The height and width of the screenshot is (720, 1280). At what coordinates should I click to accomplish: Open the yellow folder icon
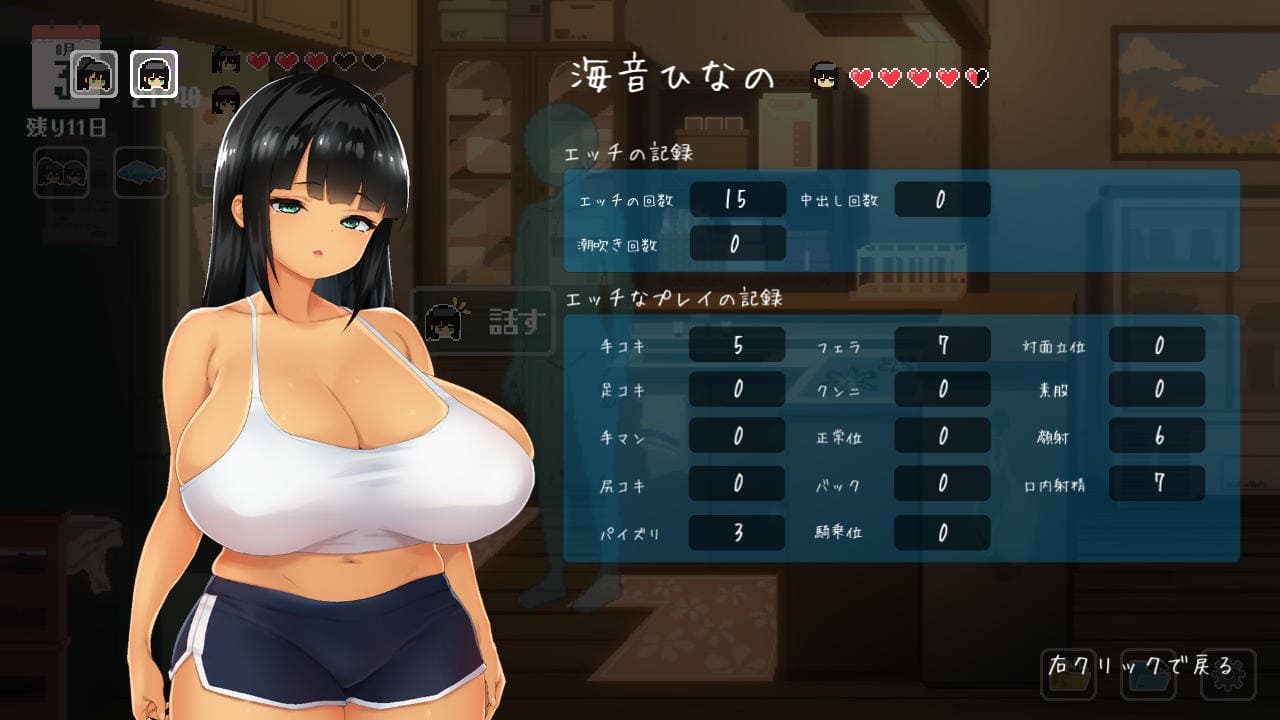click(1069, 675)
